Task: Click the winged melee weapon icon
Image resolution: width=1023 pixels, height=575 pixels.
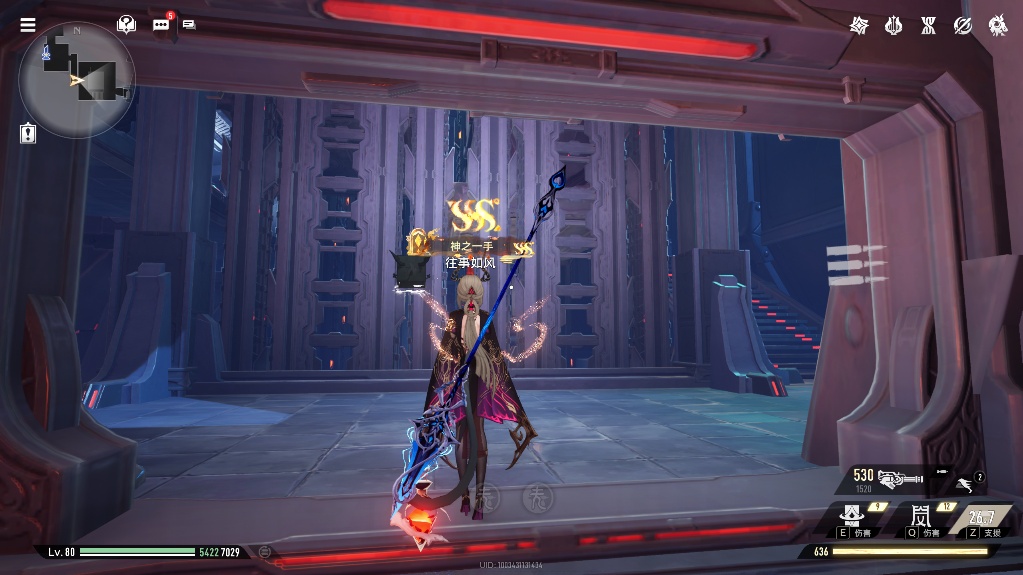Action: 964,484
